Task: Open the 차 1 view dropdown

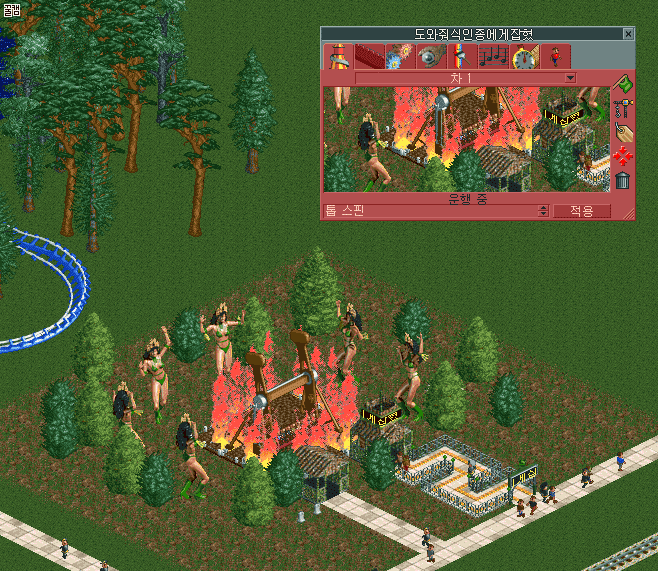Action: click(570, 78)
